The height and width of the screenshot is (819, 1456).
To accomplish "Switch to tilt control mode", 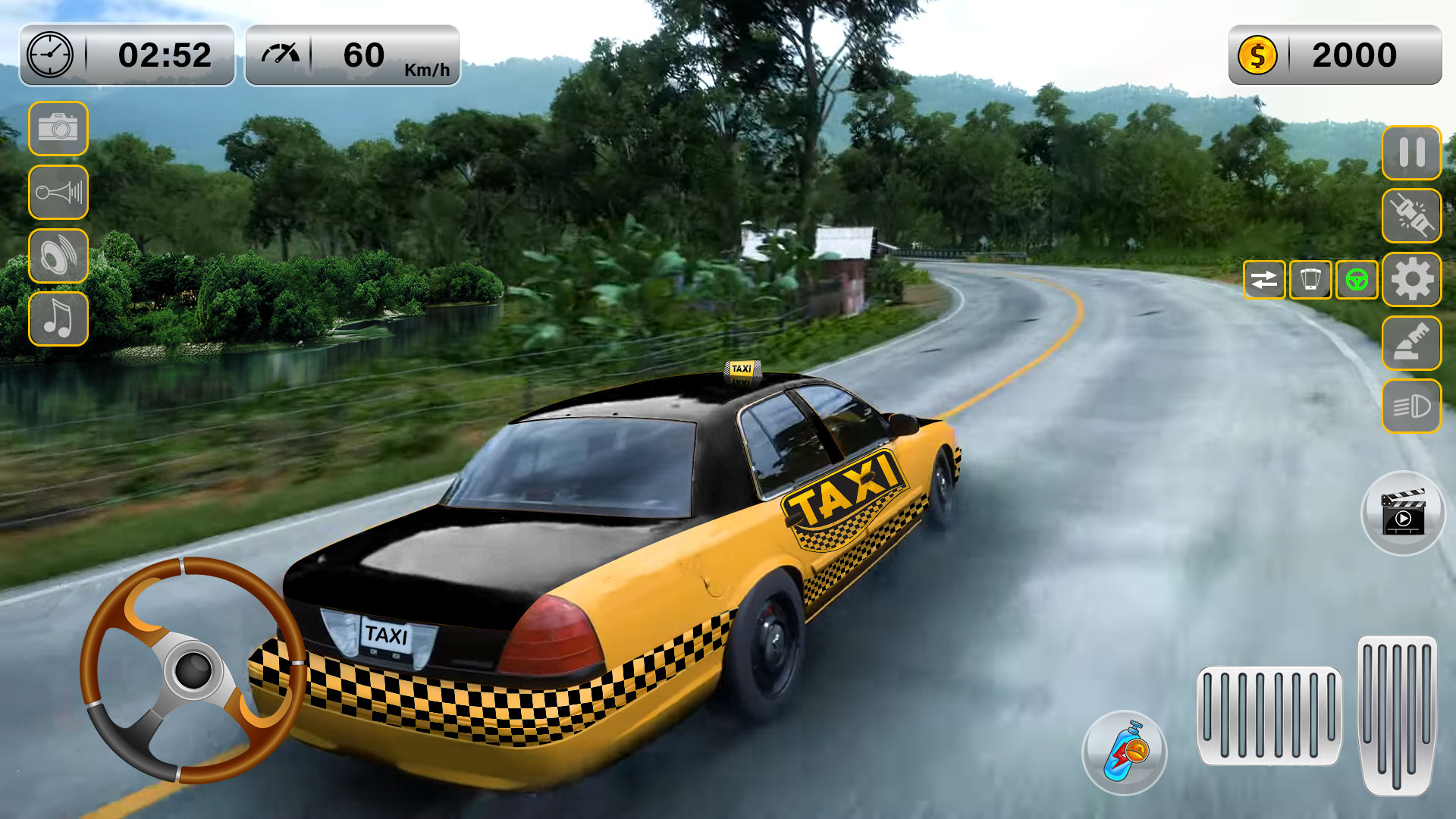I will (1312, 279).
